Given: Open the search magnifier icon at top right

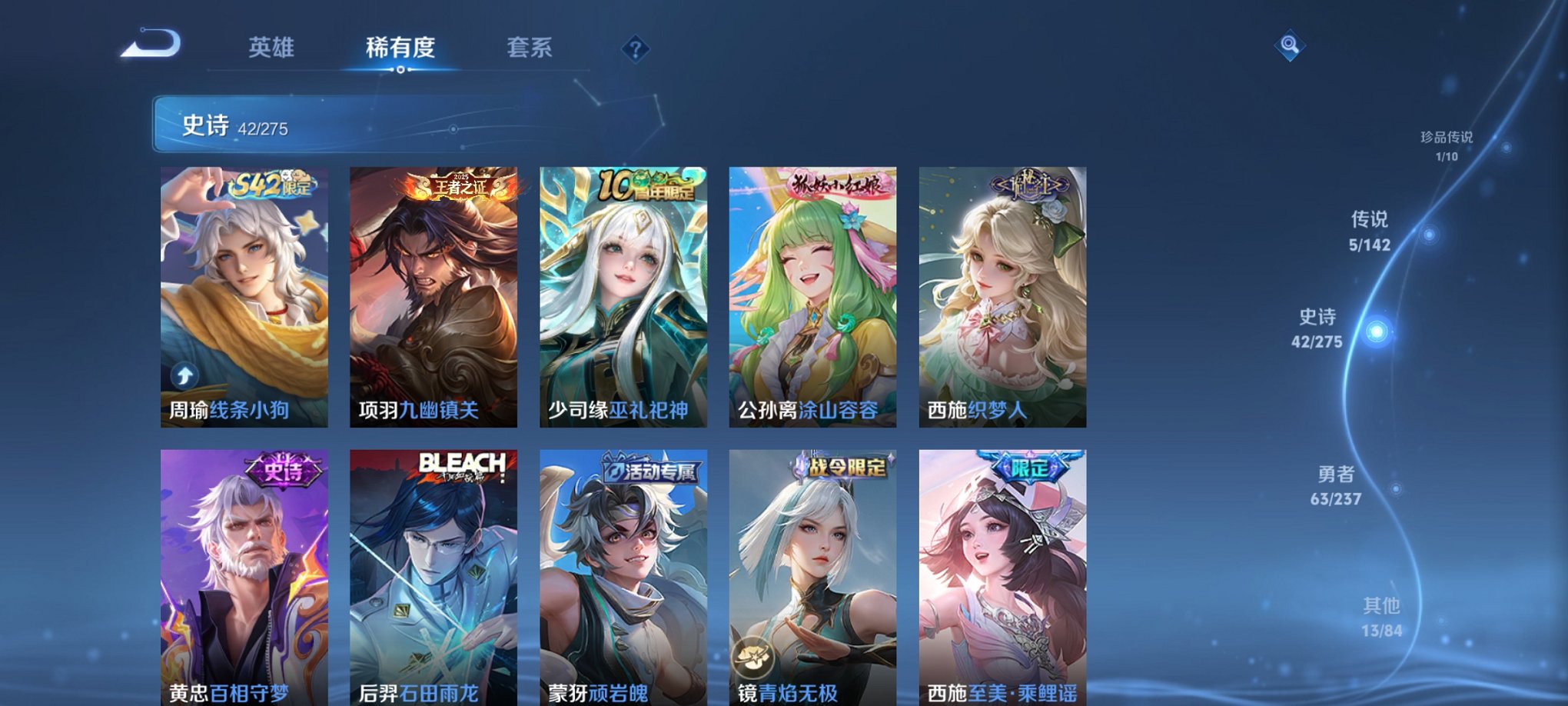Looking at the screenshot, I should 1291,46.
